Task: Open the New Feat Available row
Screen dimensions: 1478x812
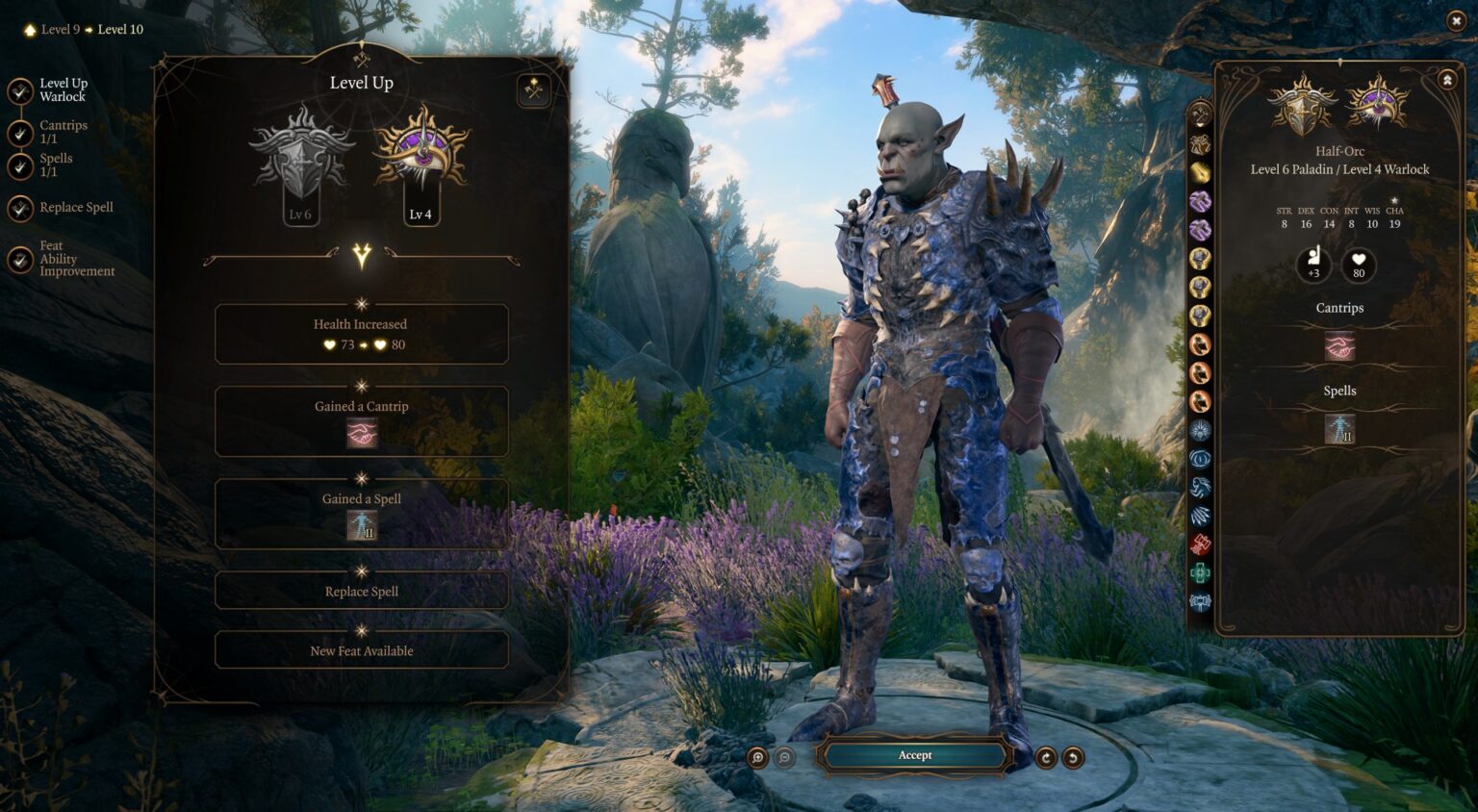Action: (362, 650)
